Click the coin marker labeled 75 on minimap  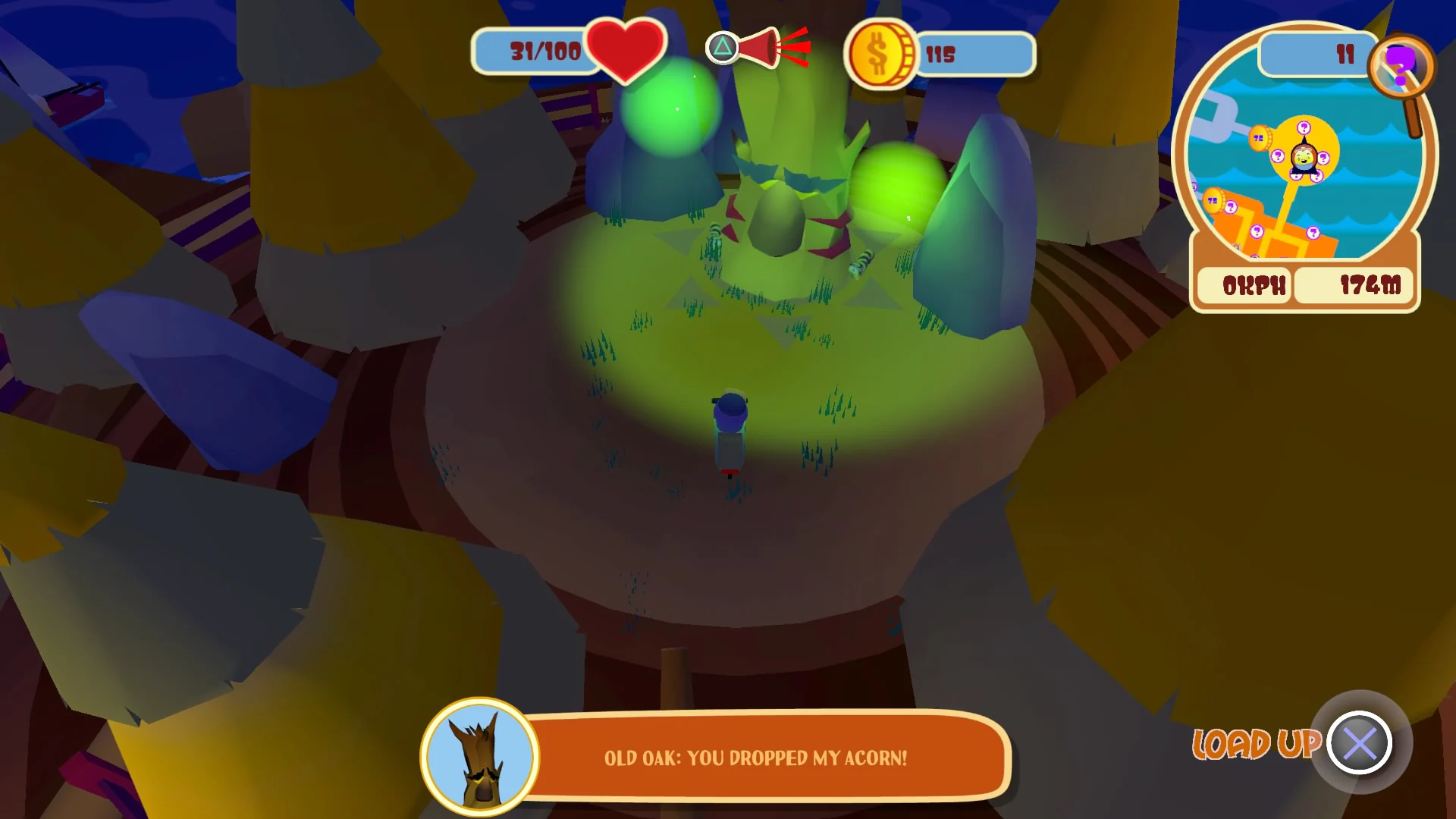click(x=1212, y=199)
